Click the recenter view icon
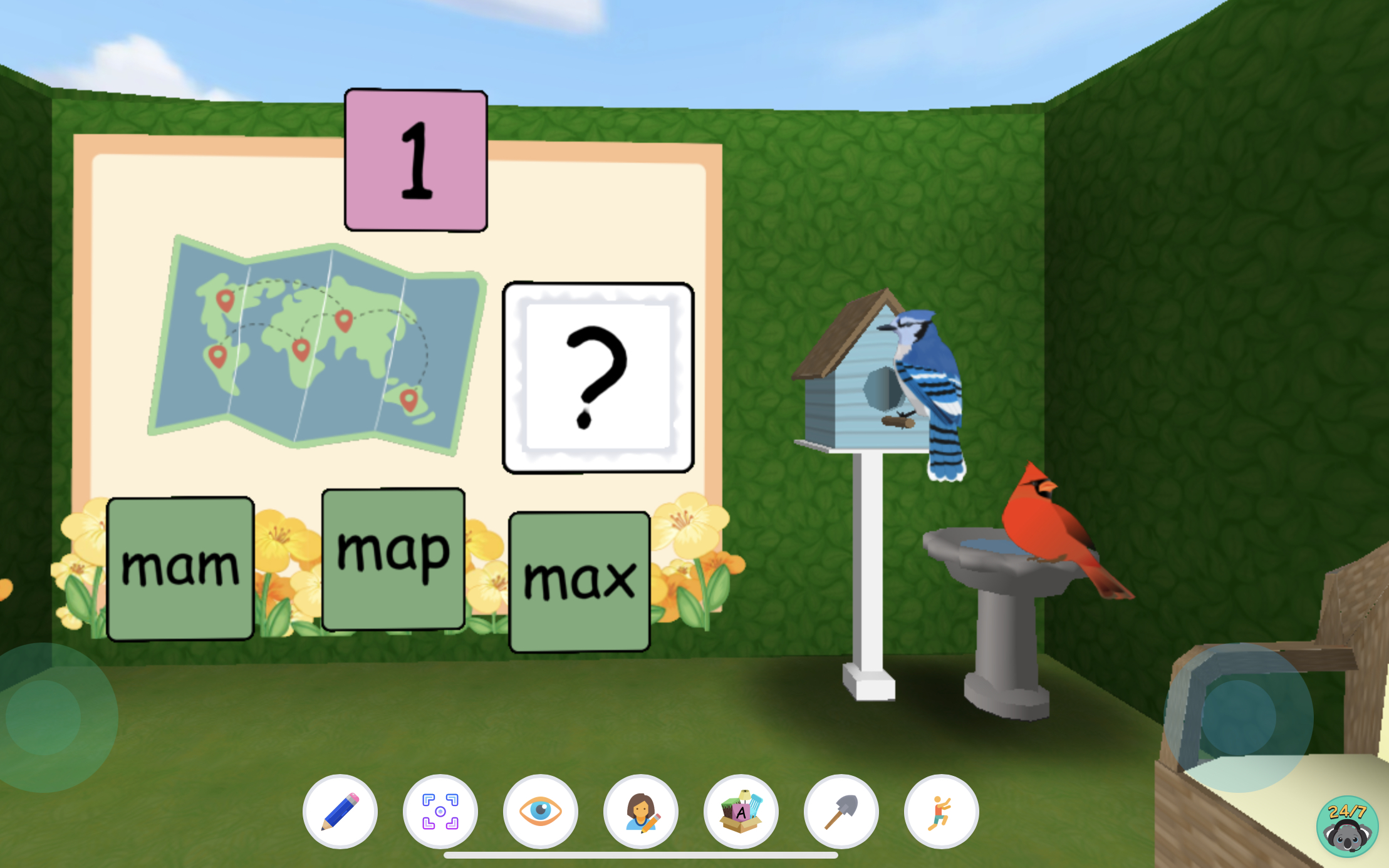This screenshot has height=868, width=1389. pyautogui.click(x=440, y=810)
